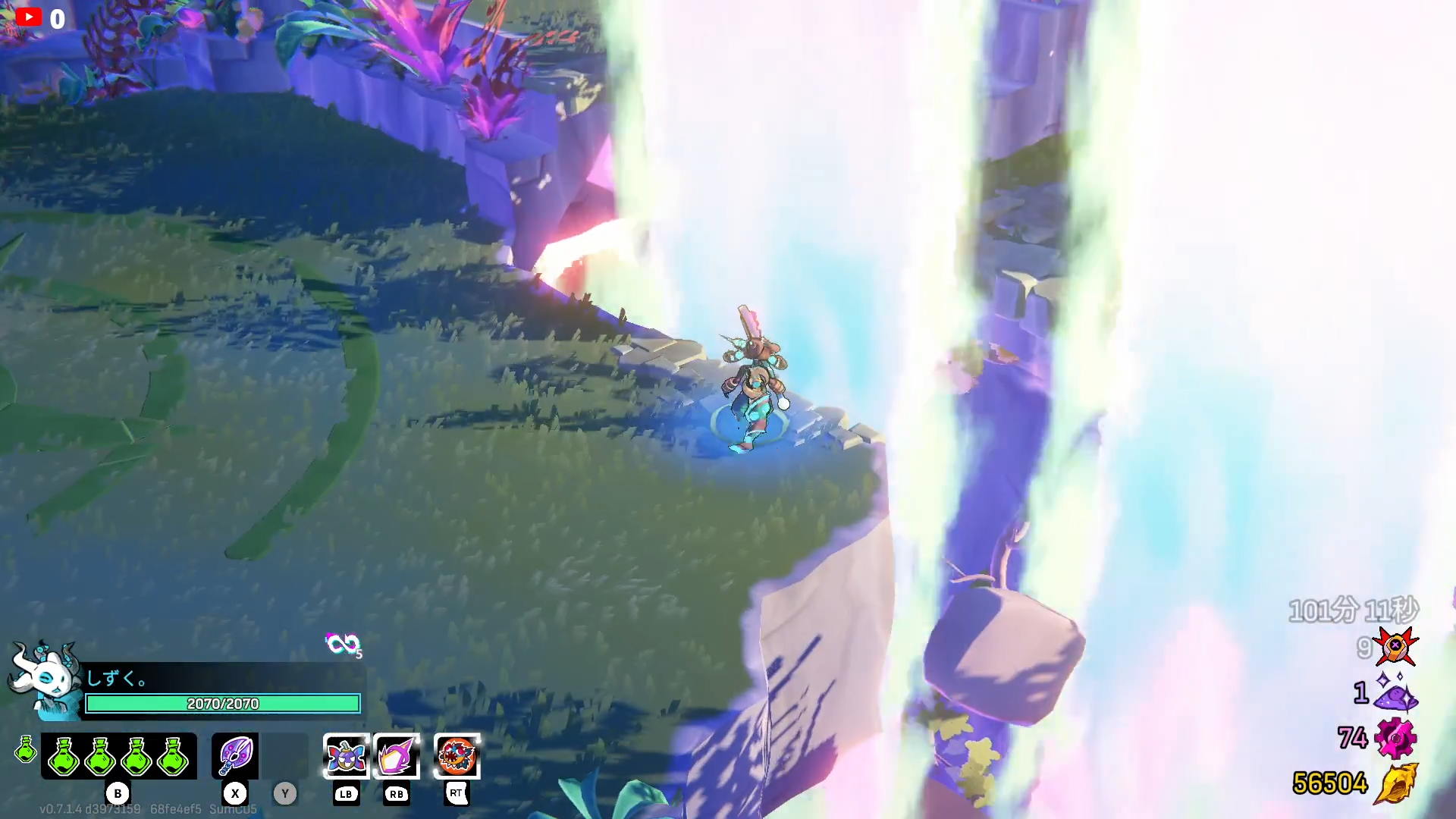
Task: Click the purple sparkling slime resource icon
Action: coord(1396,692)
